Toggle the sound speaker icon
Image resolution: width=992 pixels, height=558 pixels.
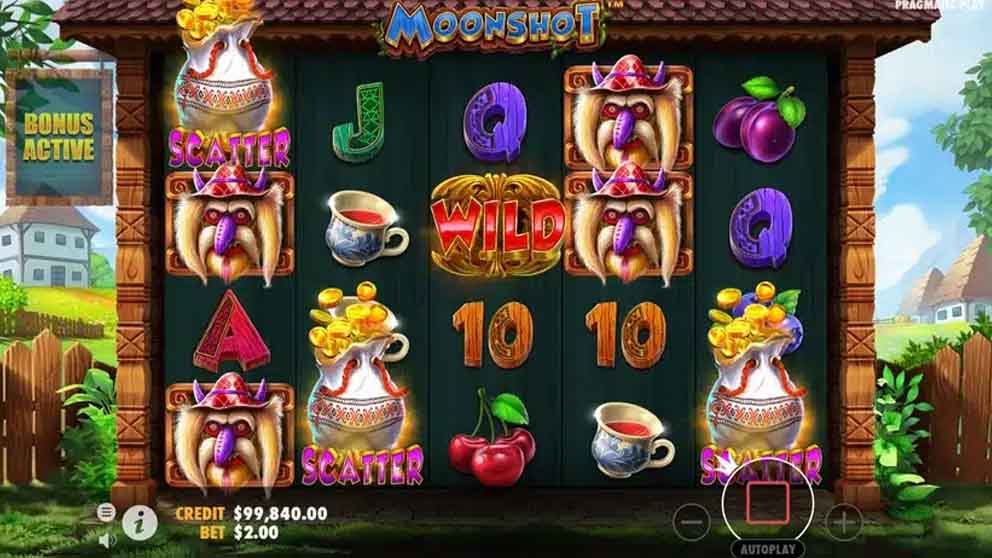click(107, 539)
